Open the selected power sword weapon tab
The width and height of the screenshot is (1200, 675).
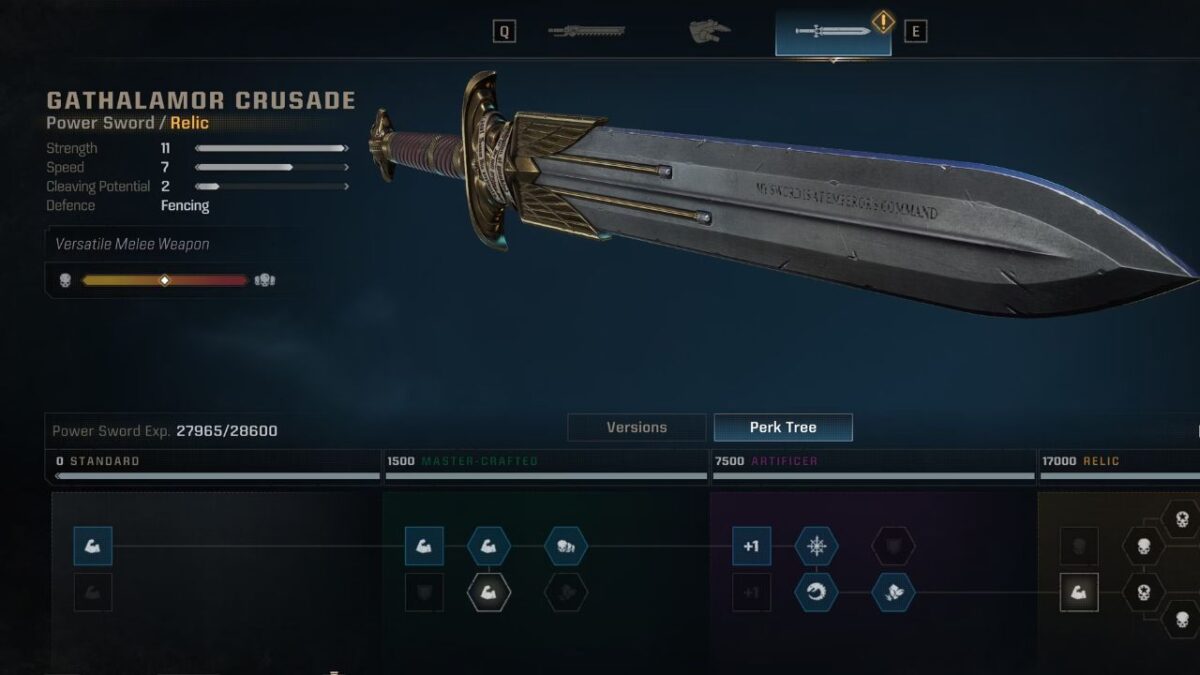[x=833, y=31]
